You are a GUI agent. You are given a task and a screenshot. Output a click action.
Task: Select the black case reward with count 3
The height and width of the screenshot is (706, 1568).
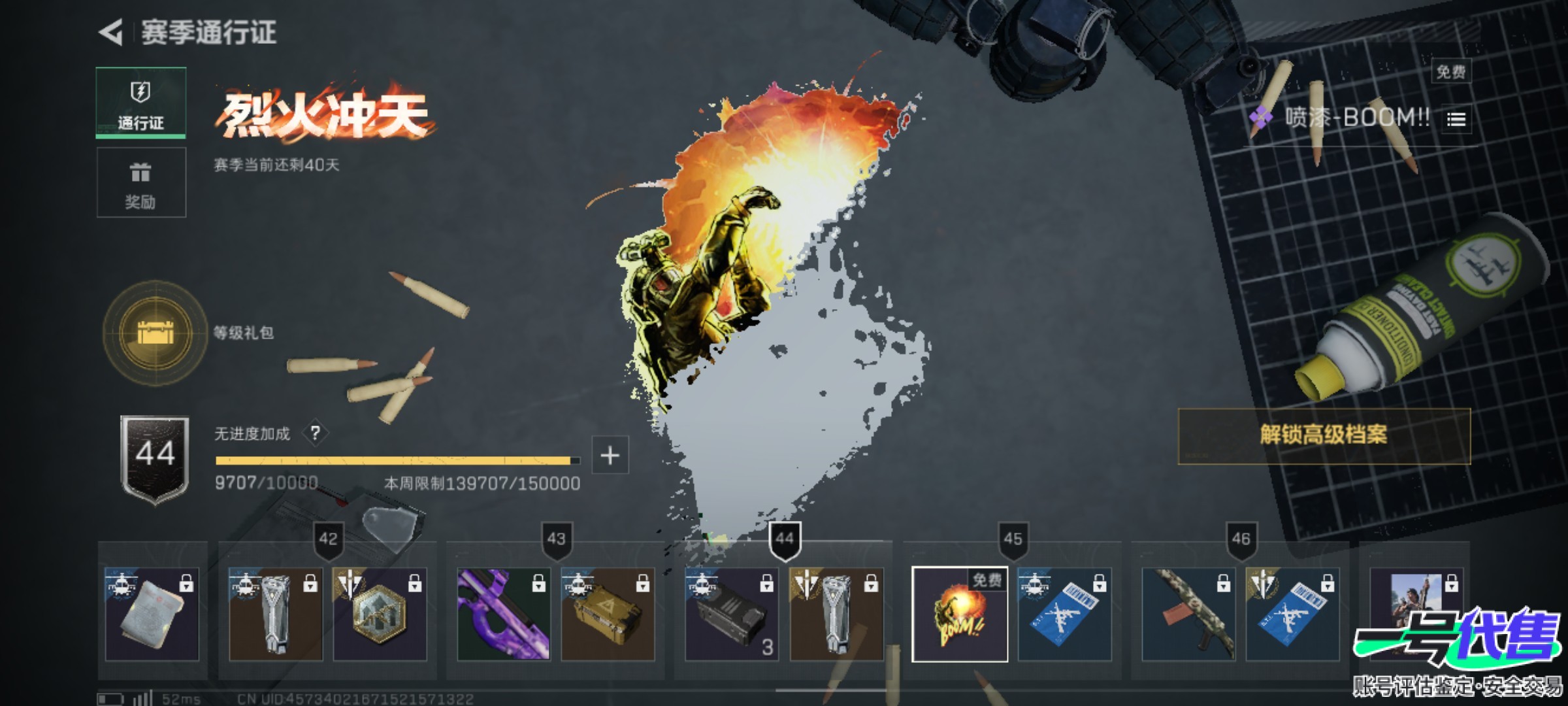(731, 614)
